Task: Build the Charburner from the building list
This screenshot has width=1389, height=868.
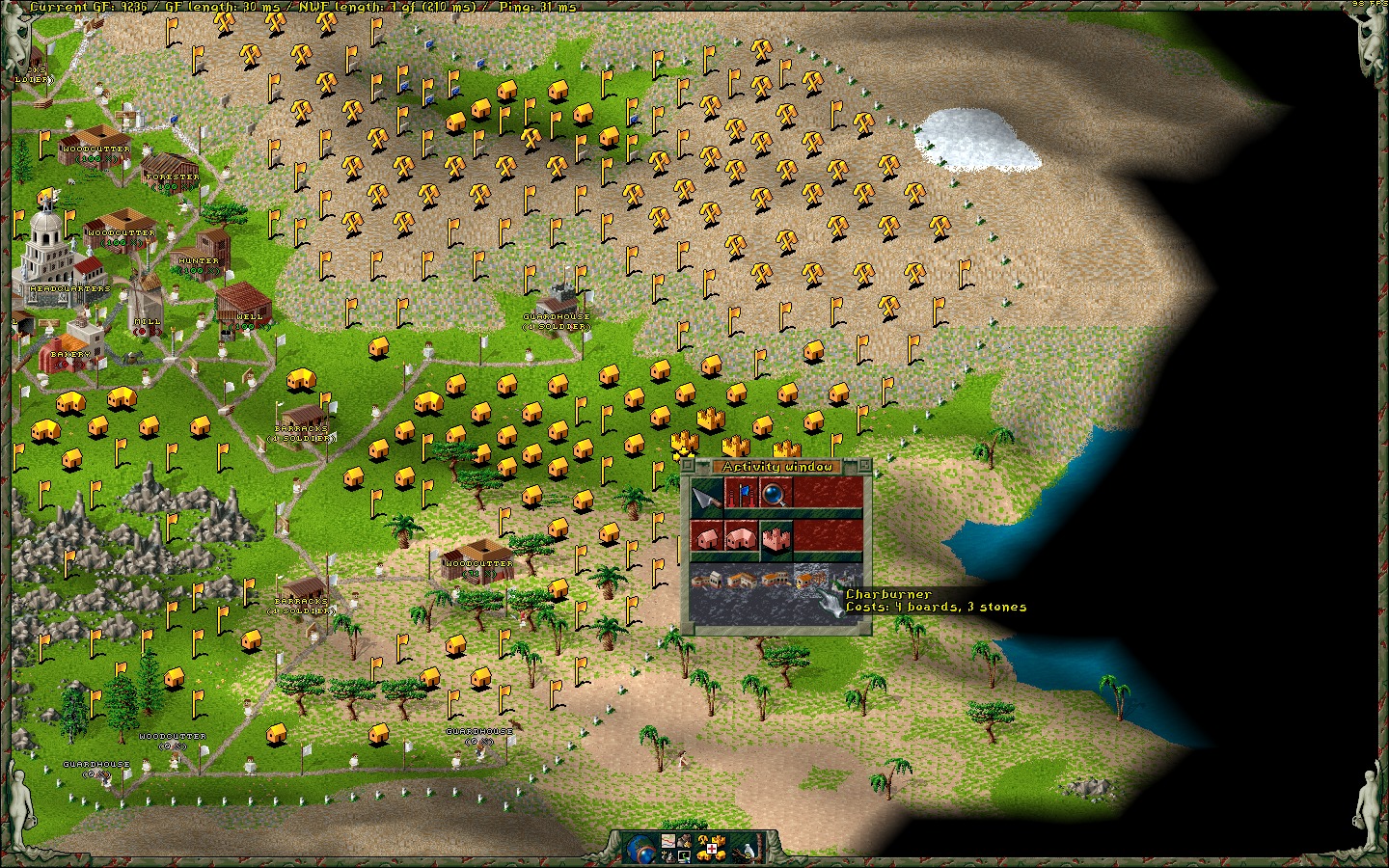Action: pyautogui.click(x=808, y=580)
